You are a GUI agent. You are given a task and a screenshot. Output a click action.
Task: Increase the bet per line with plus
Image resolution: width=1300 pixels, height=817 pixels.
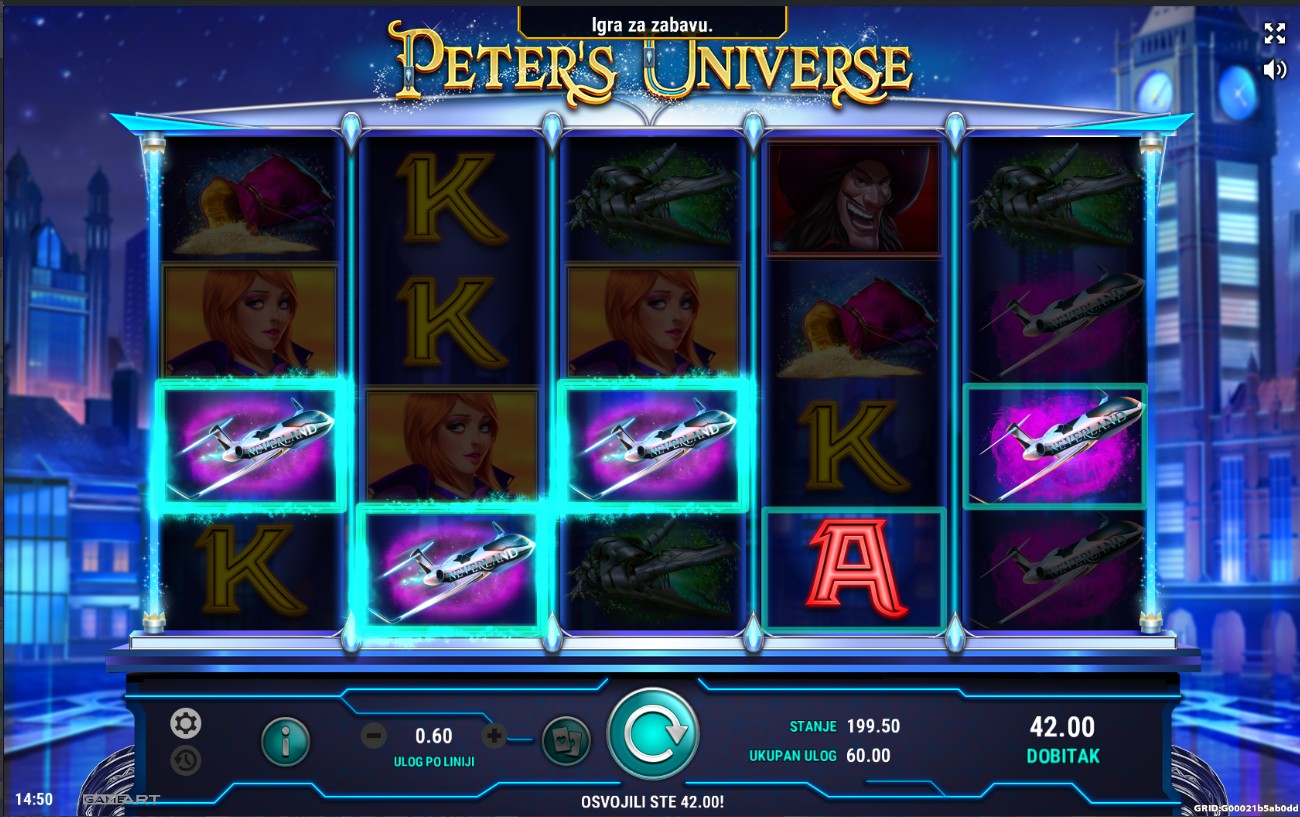[x=494, y=737]
